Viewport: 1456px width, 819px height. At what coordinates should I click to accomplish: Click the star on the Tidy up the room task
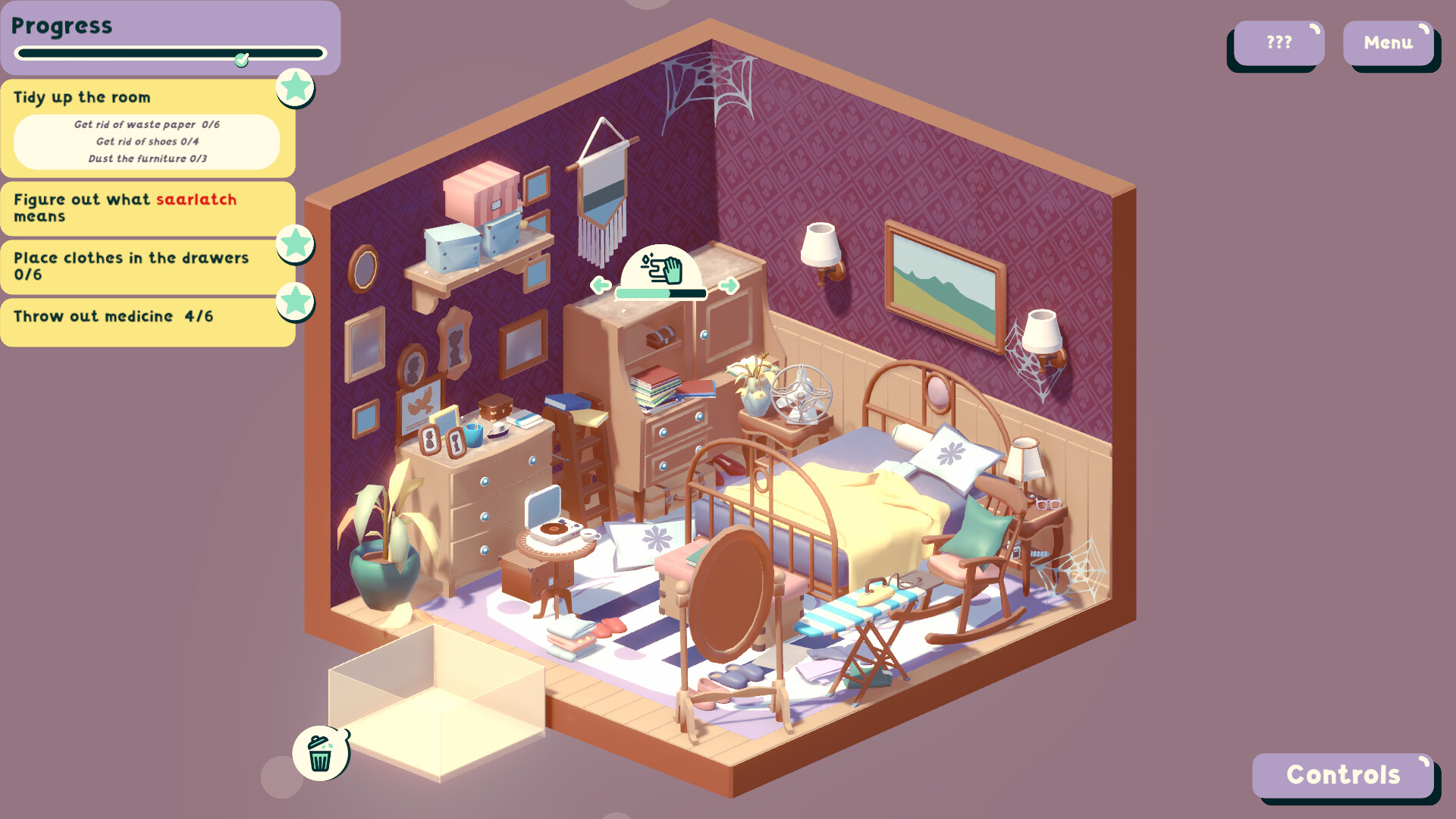(296, 88)
